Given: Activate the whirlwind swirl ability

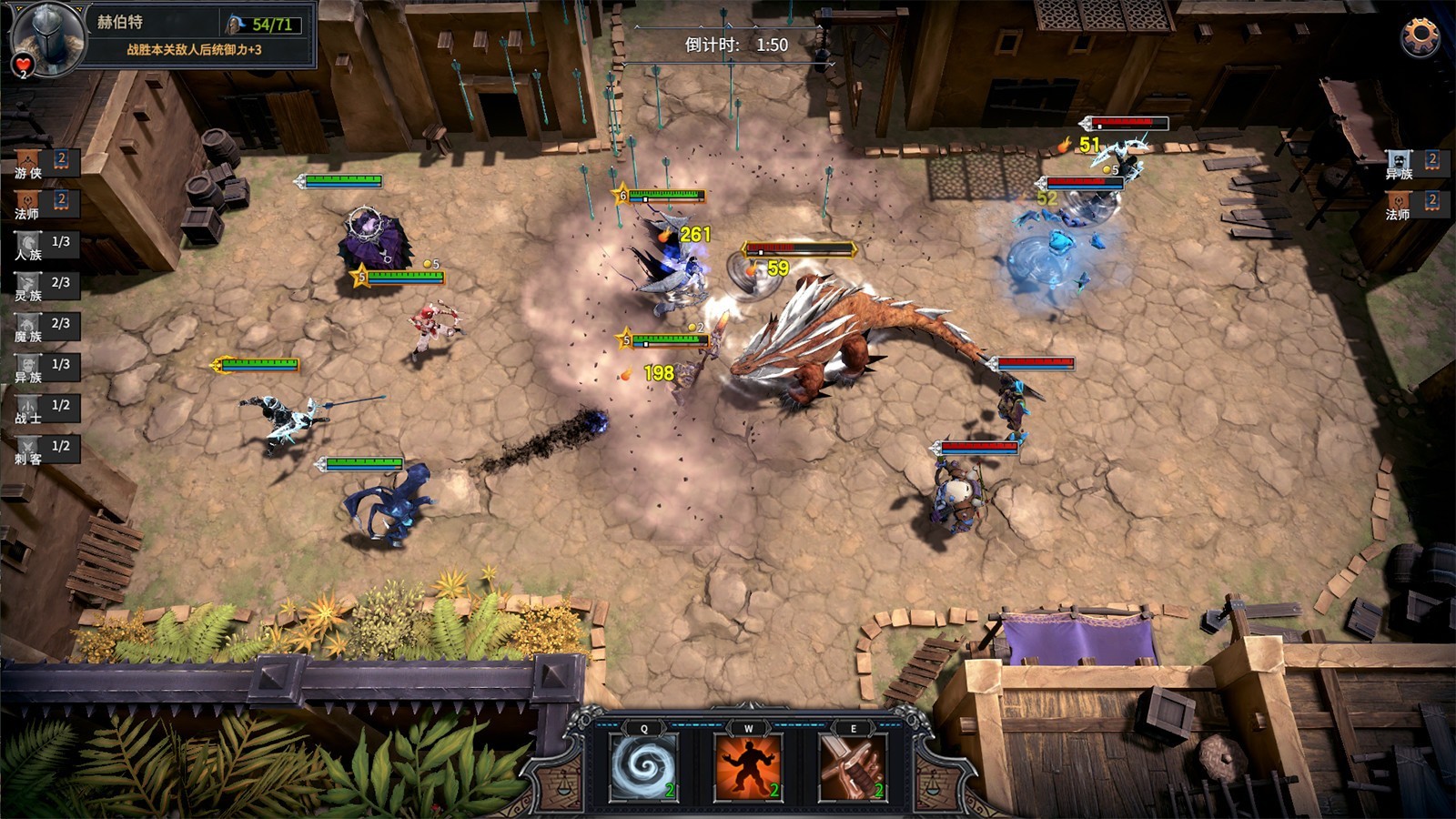Looking at the screenshot, I should [644, 767].
